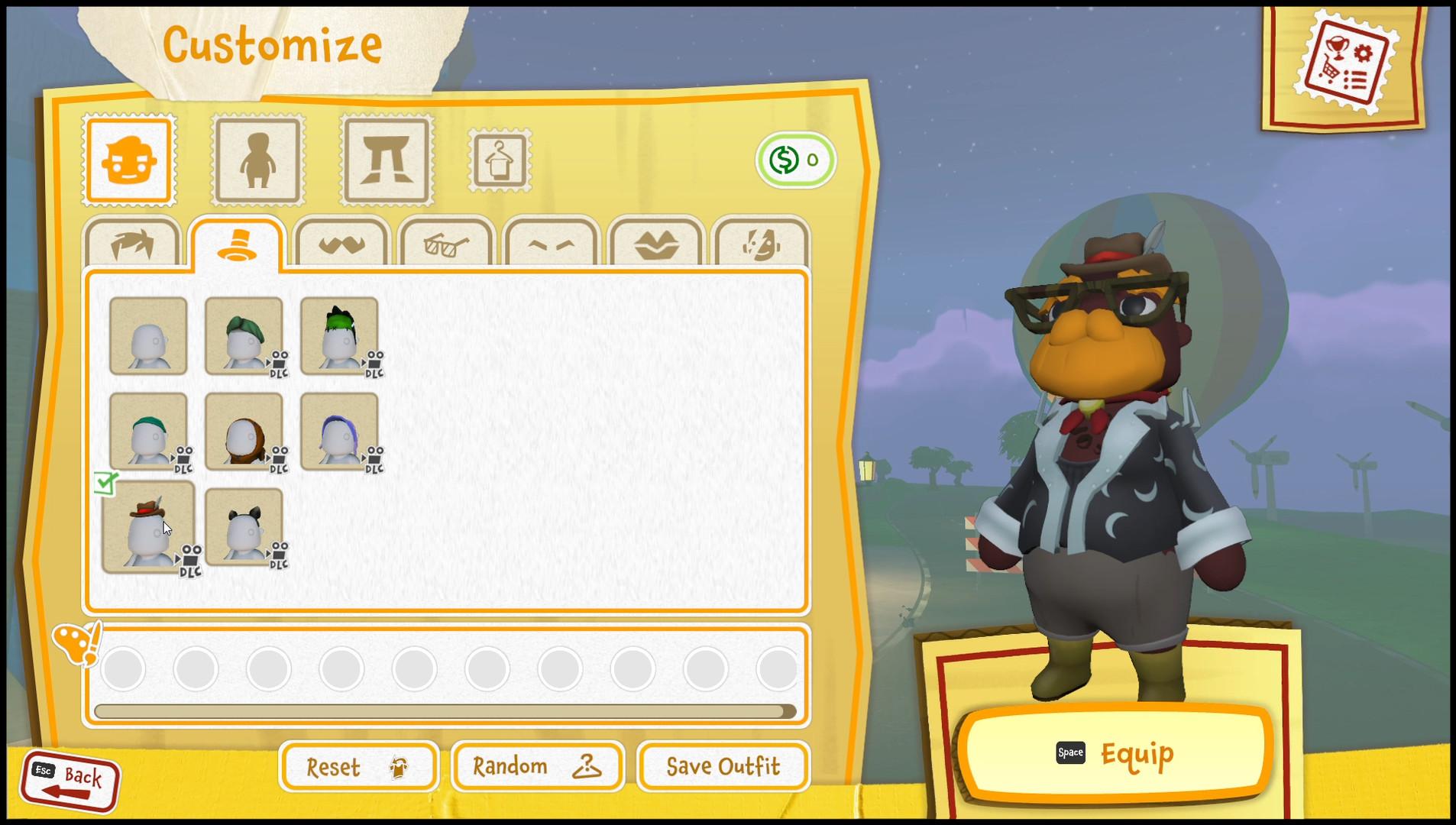Select the green mohawk hat thumbnail
The width and height of the screenshot is (1456, 825).
click(x=341, y=336)
